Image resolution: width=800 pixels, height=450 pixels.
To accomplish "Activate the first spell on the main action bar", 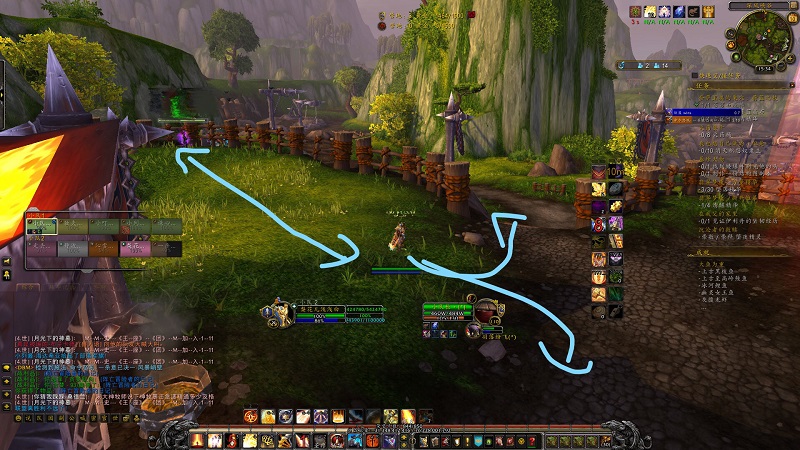I will coord(197,440).
